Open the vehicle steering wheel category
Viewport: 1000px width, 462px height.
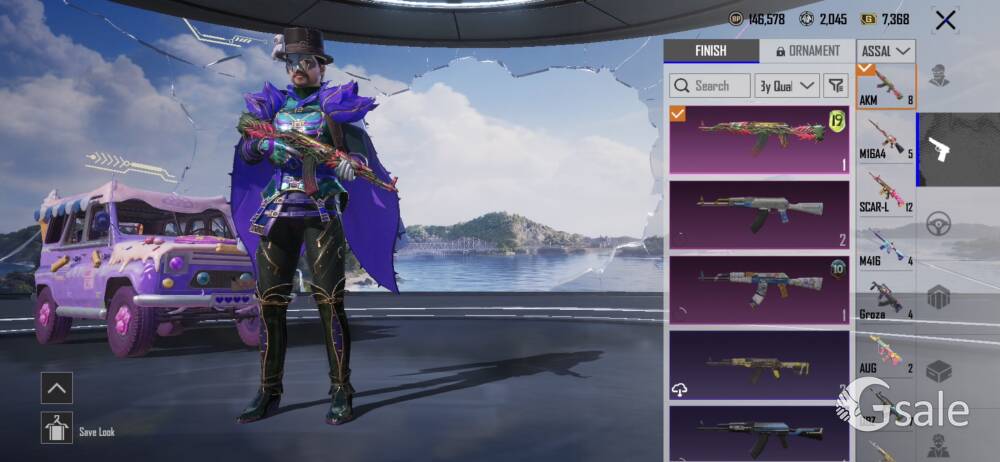tap(938, 224)
